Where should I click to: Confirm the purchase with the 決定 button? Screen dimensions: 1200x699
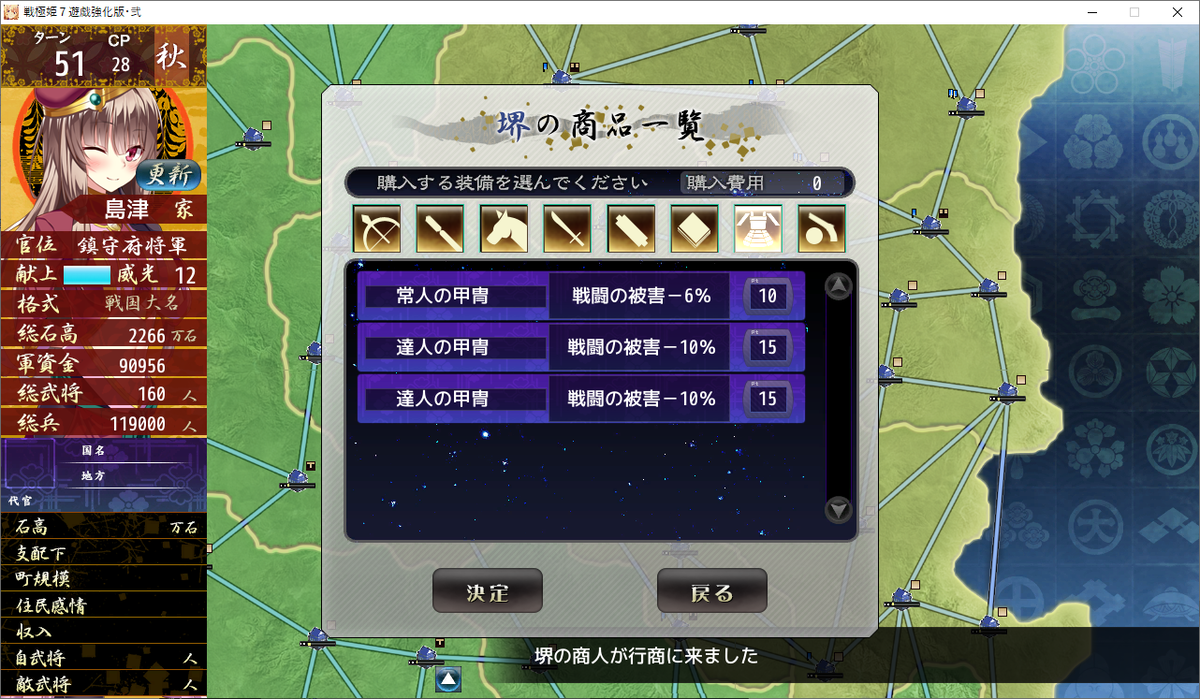click(487, 591)
